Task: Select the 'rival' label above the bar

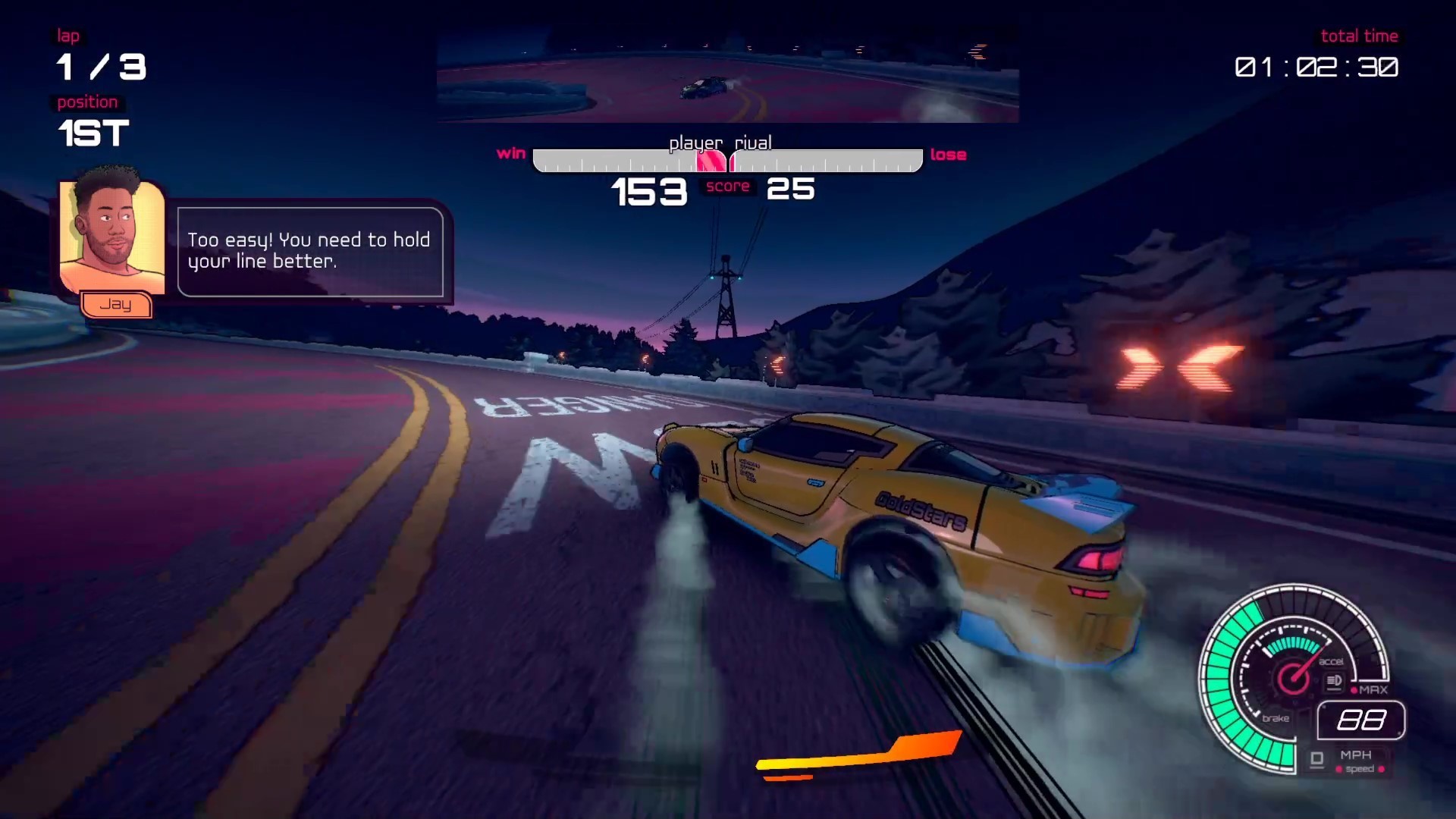Action: pos(752,143)
